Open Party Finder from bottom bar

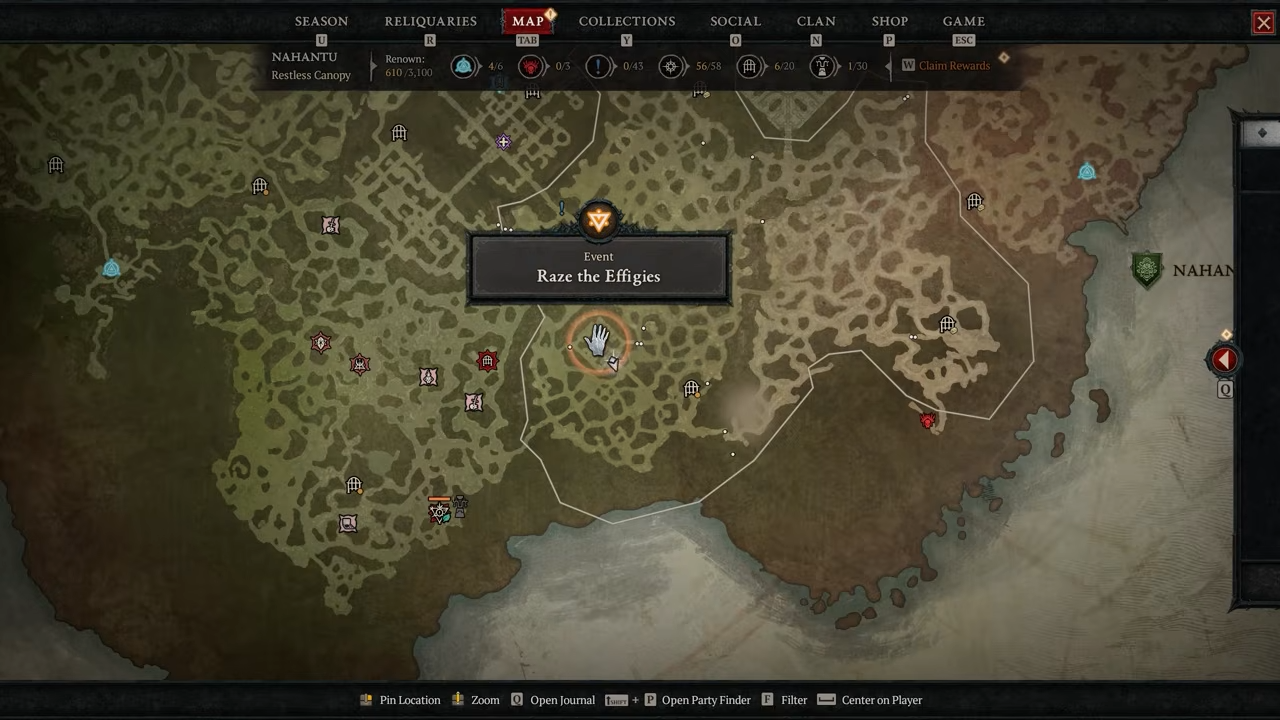coord(705,700)
